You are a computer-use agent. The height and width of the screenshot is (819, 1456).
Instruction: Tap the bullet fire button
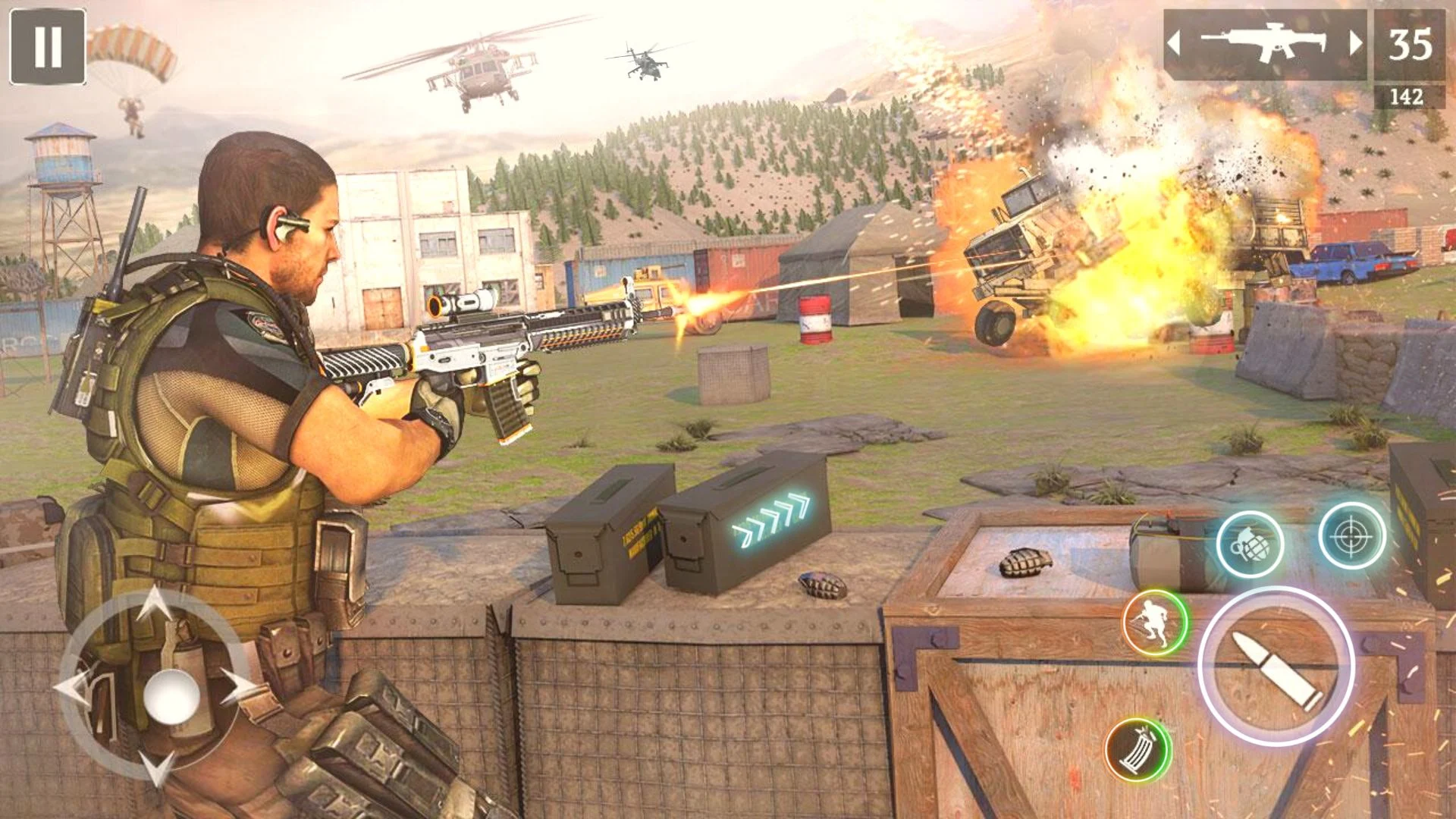[x=1276, y=665]
